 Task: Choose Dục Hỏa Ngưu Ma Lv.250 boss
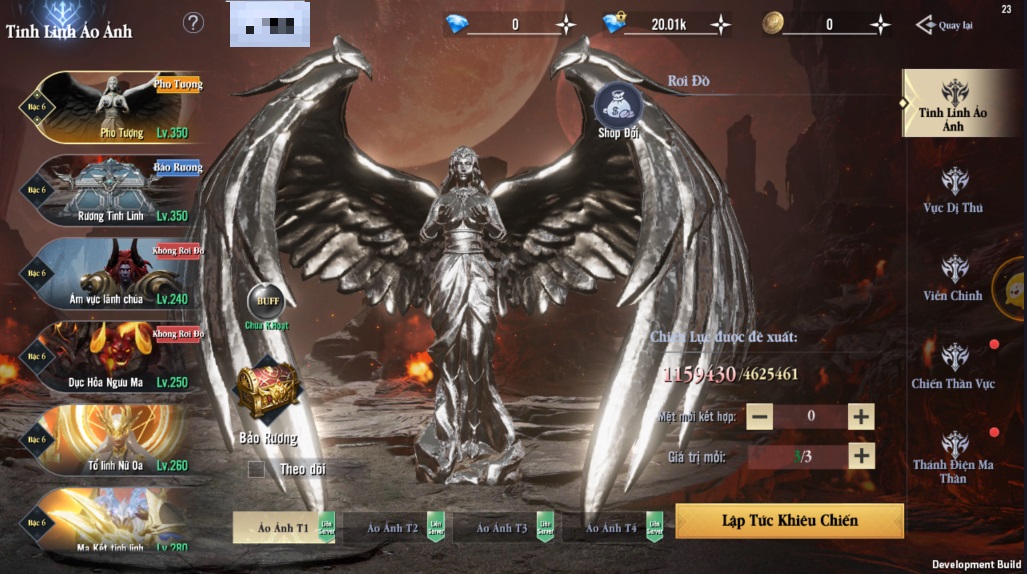pyautogui.click(x=112, y=357)
